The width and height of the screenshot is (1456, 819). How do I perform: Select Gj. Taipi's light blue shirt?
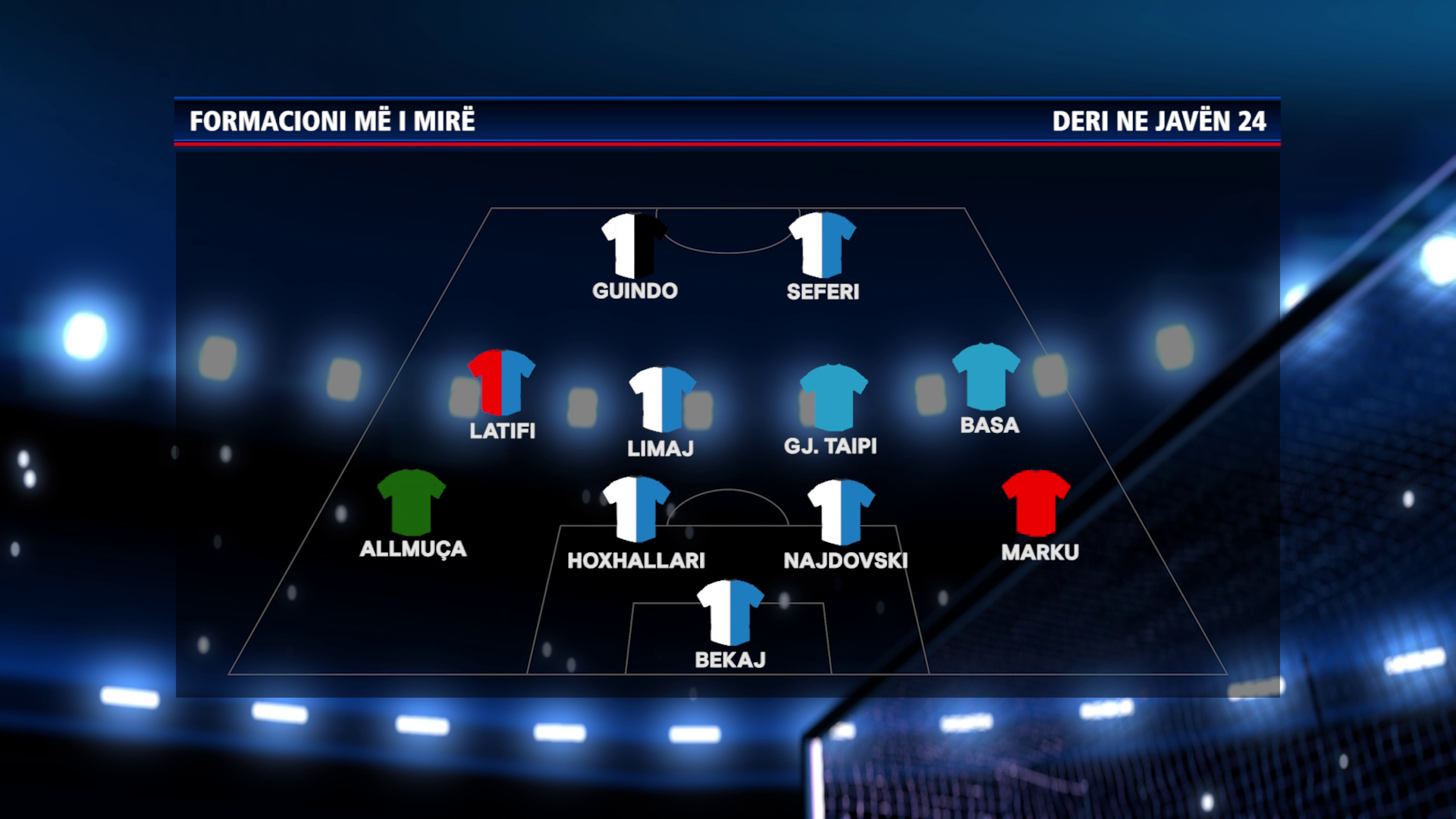tap(833, 397)
